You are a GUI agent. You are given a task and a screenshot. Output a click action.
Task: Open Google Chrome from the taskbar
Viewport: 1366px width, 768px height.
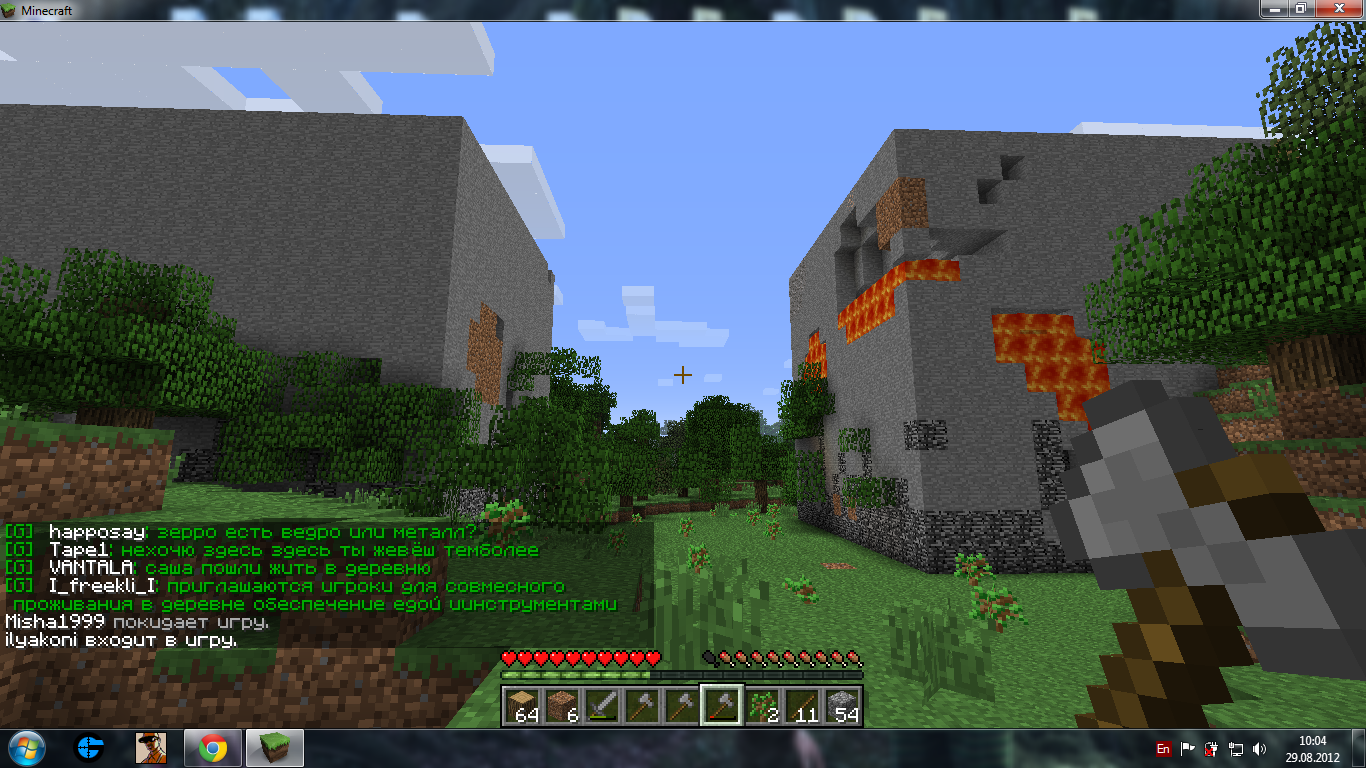point(211,748)
